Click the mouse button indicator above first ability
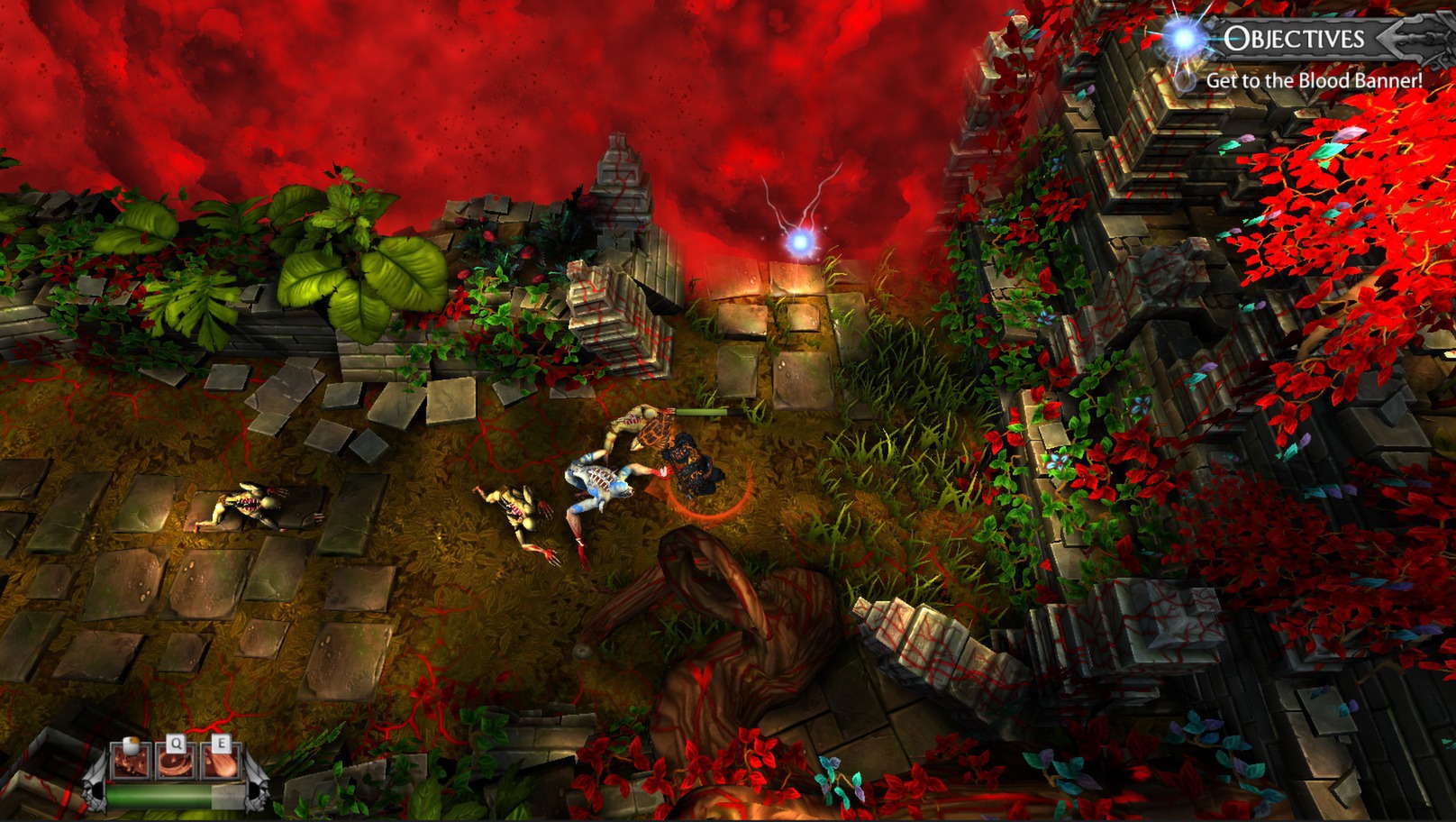Image resolution: width=1456 pixels, height=822 pixels. coord(131,745)
